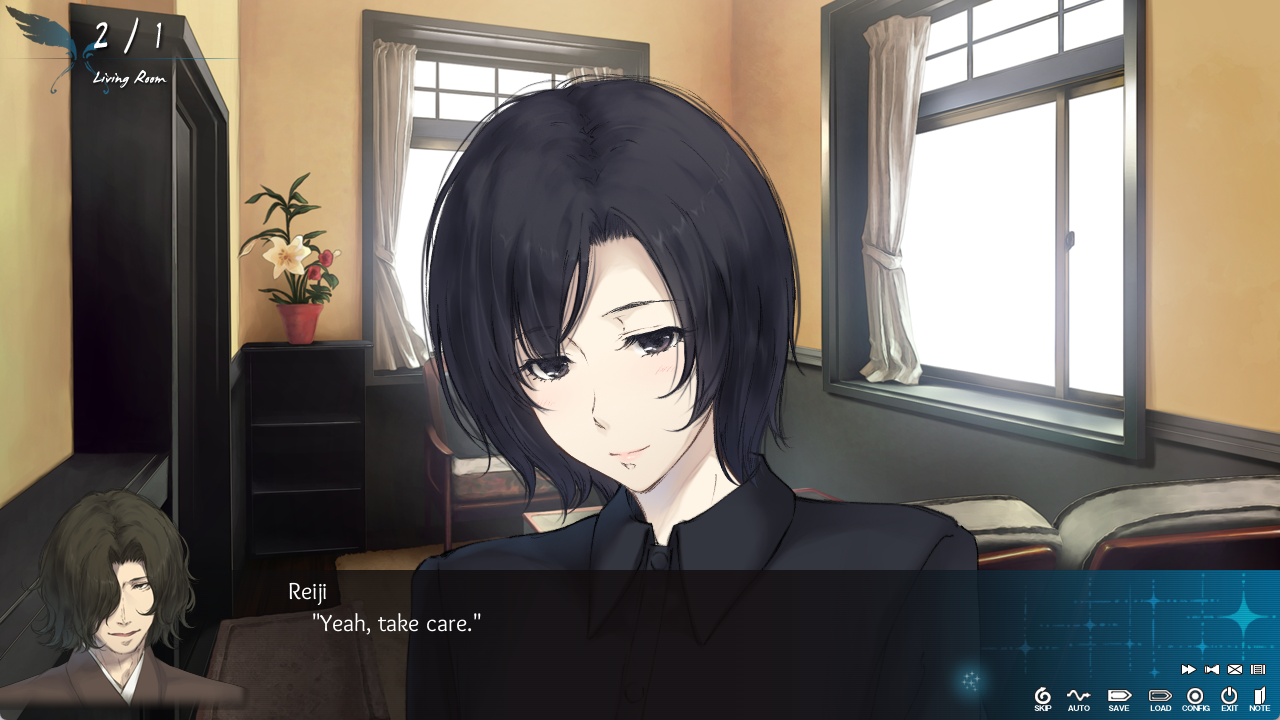
Task: Open the CONFIG settings
Action: click(x=1195, y=698)
